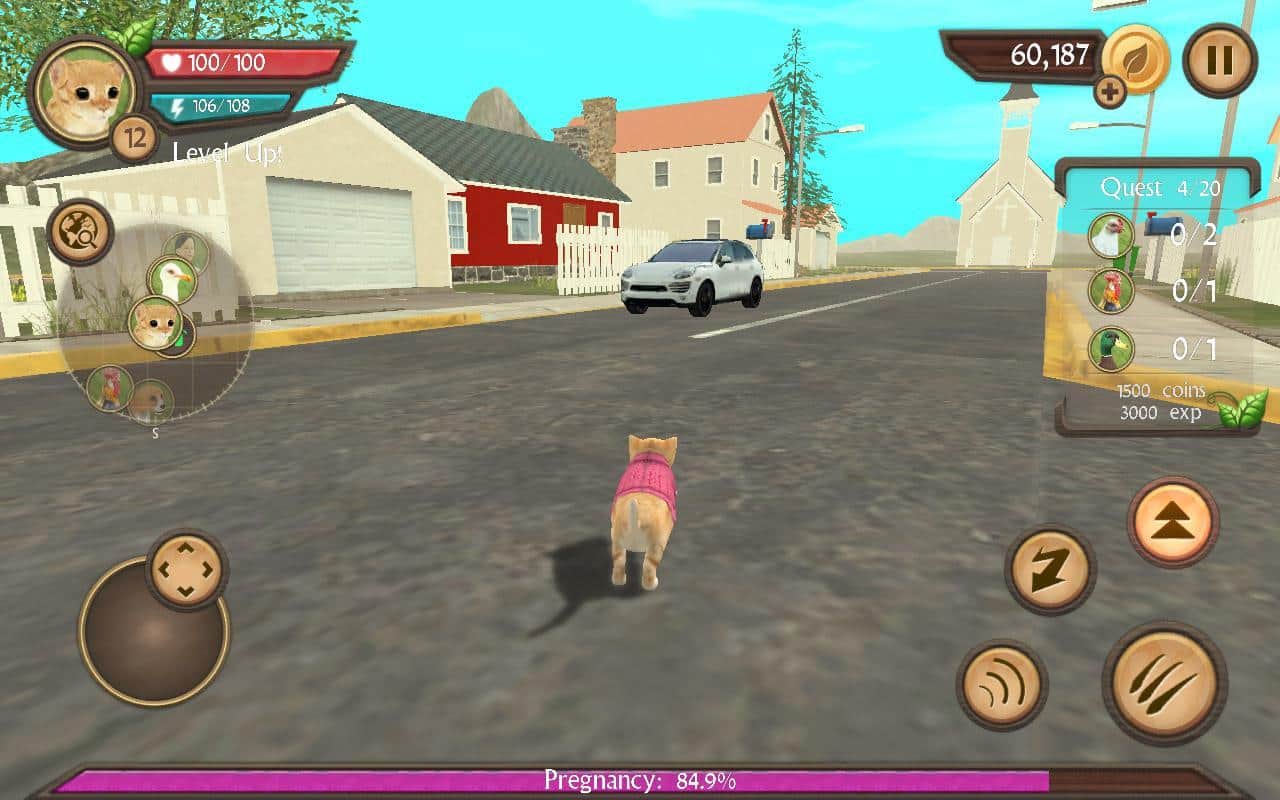Tap the jump double-arrow button
The width and height of the screenshot is (1280, 800).
point(1173,521)
